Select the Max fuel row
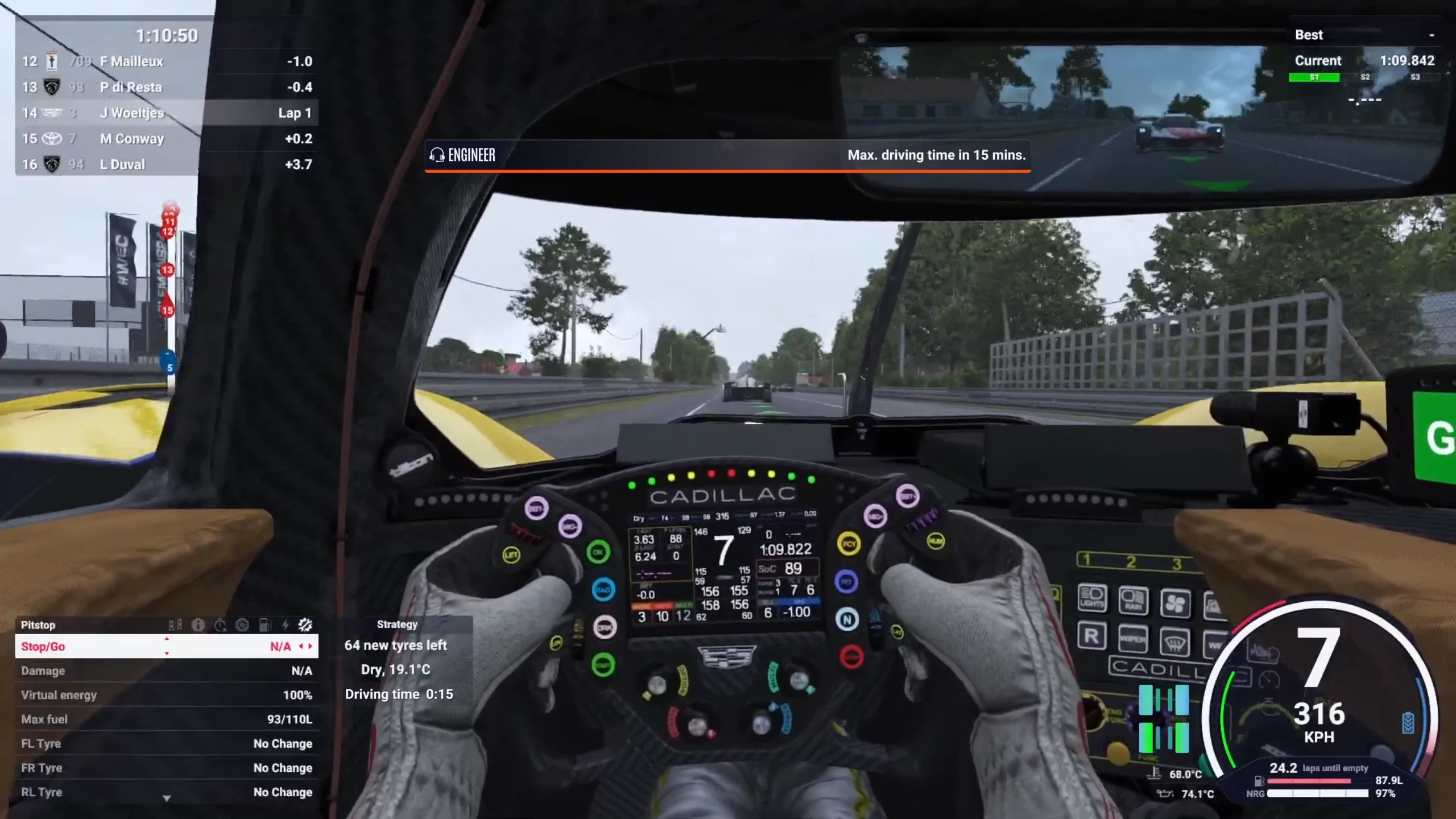Viewport: 1456px width, 819px height. (x=165, y=719)
